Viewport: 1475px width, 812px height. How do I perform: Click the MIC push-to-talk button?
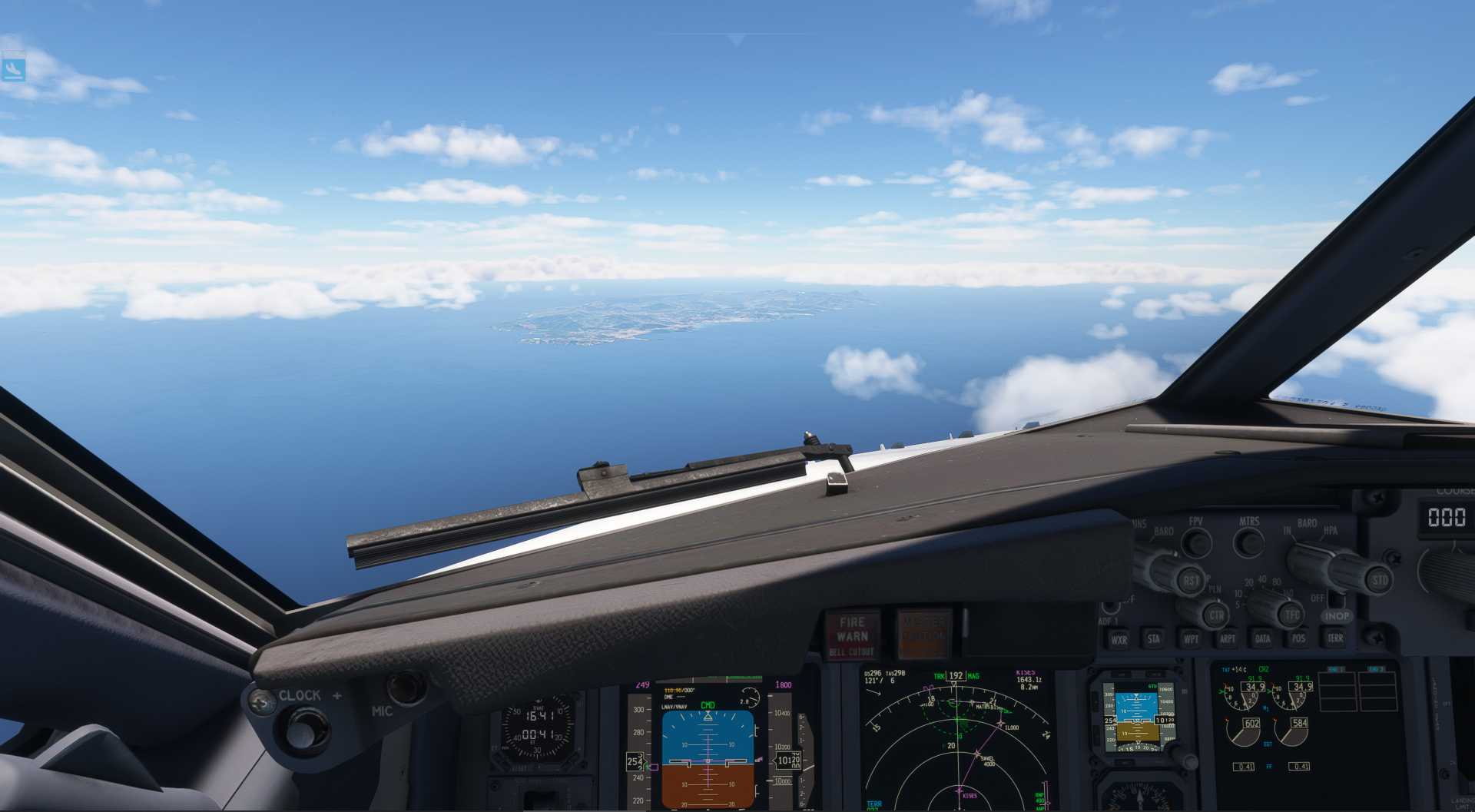[406, 688]
